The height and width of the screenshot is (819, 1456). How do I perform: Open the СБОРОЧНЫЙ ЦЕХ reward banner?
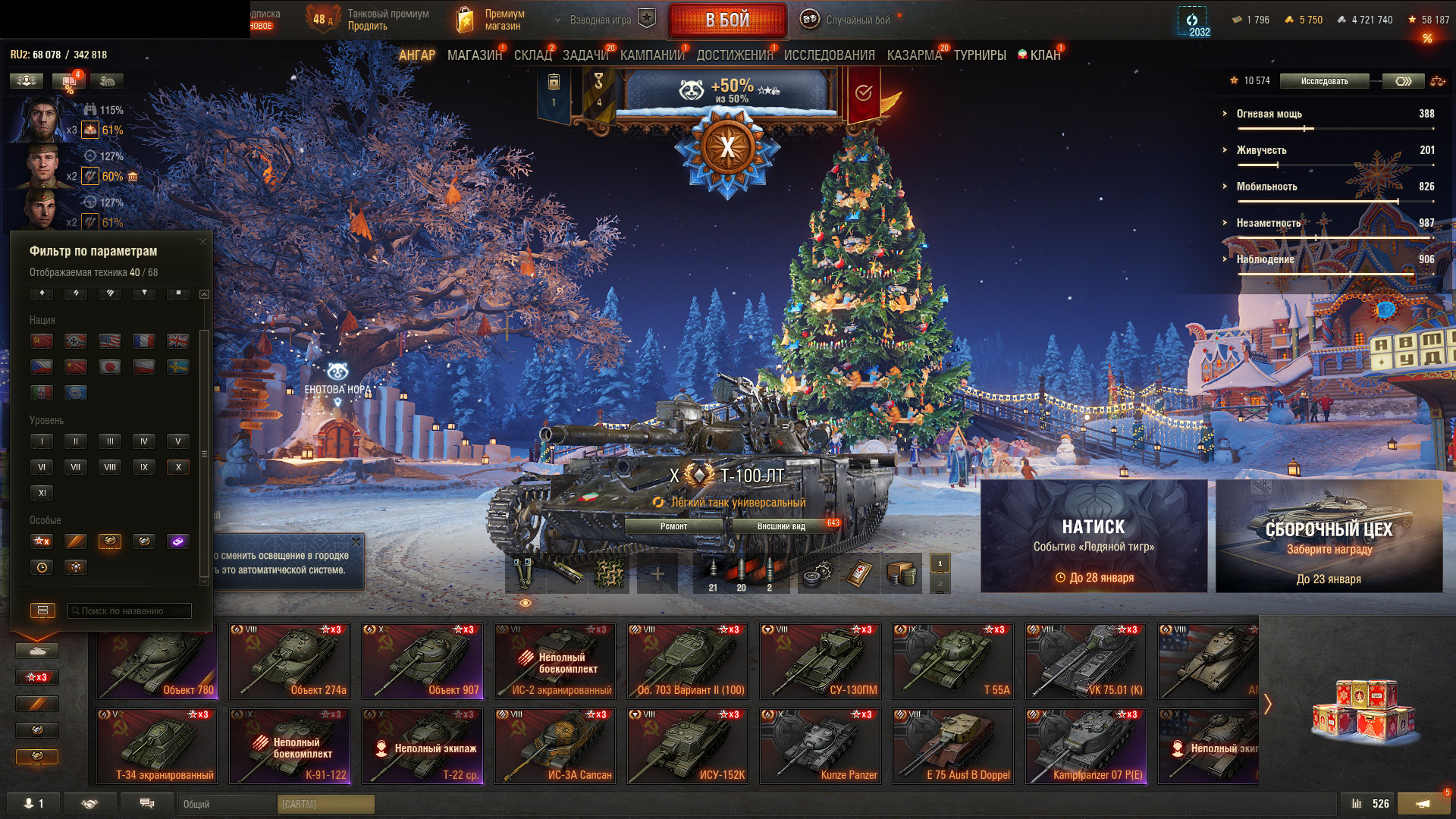point(1329,536)
